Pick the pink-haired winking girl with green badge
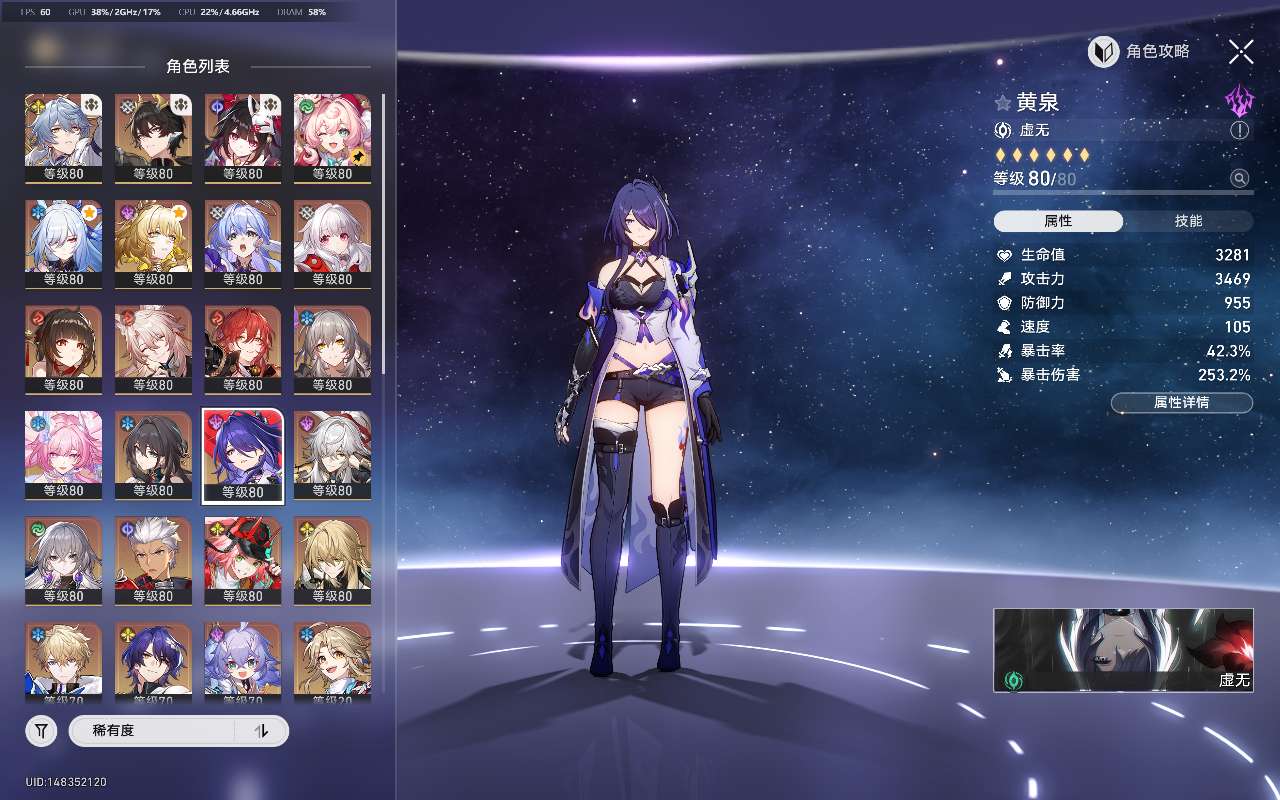 (x=332, y=138)
